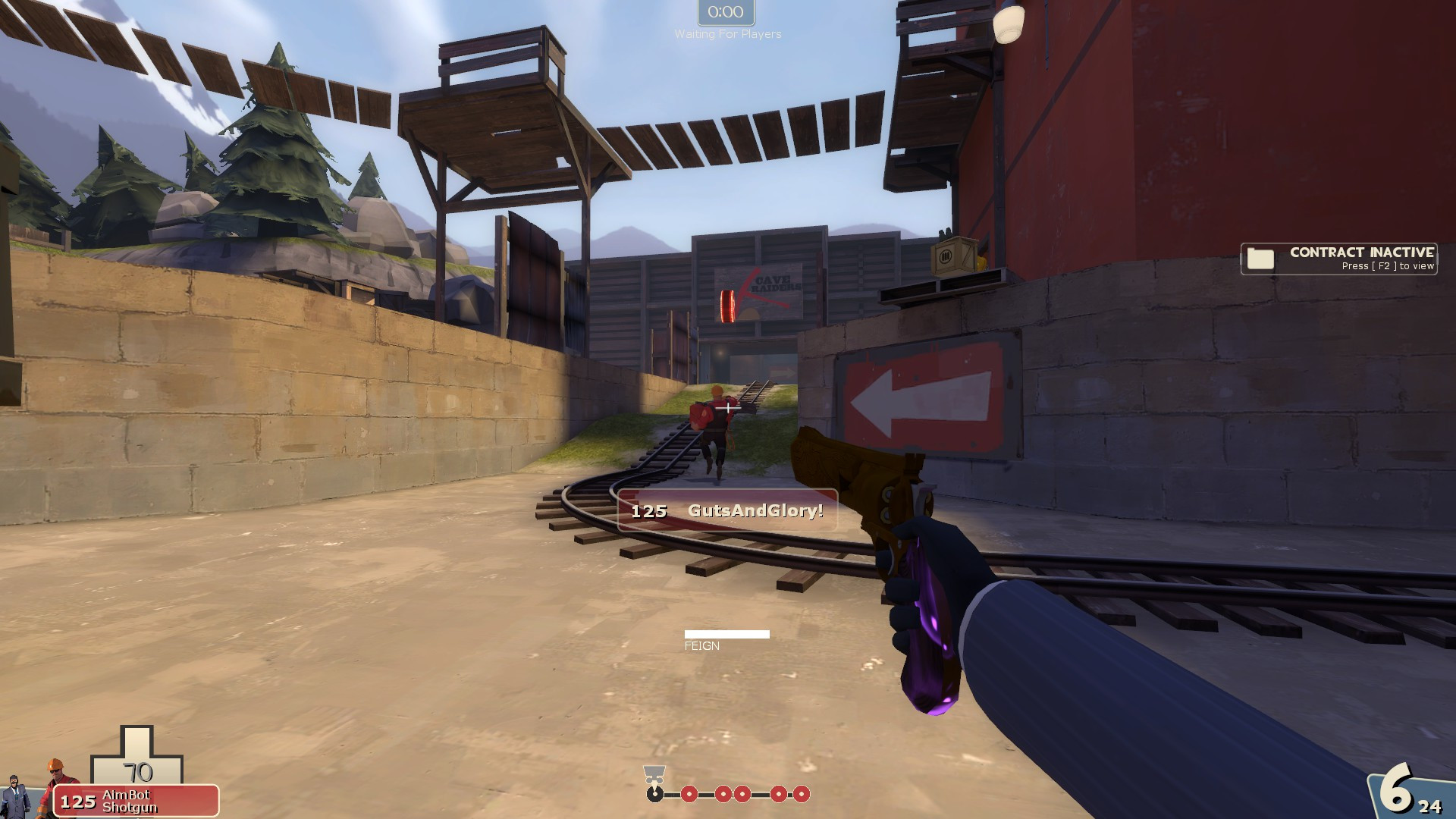Viewport: 1456px width, 819px height.
Task: Click the middle pair of checkpoint circles
Action: (x=733, y=795)
